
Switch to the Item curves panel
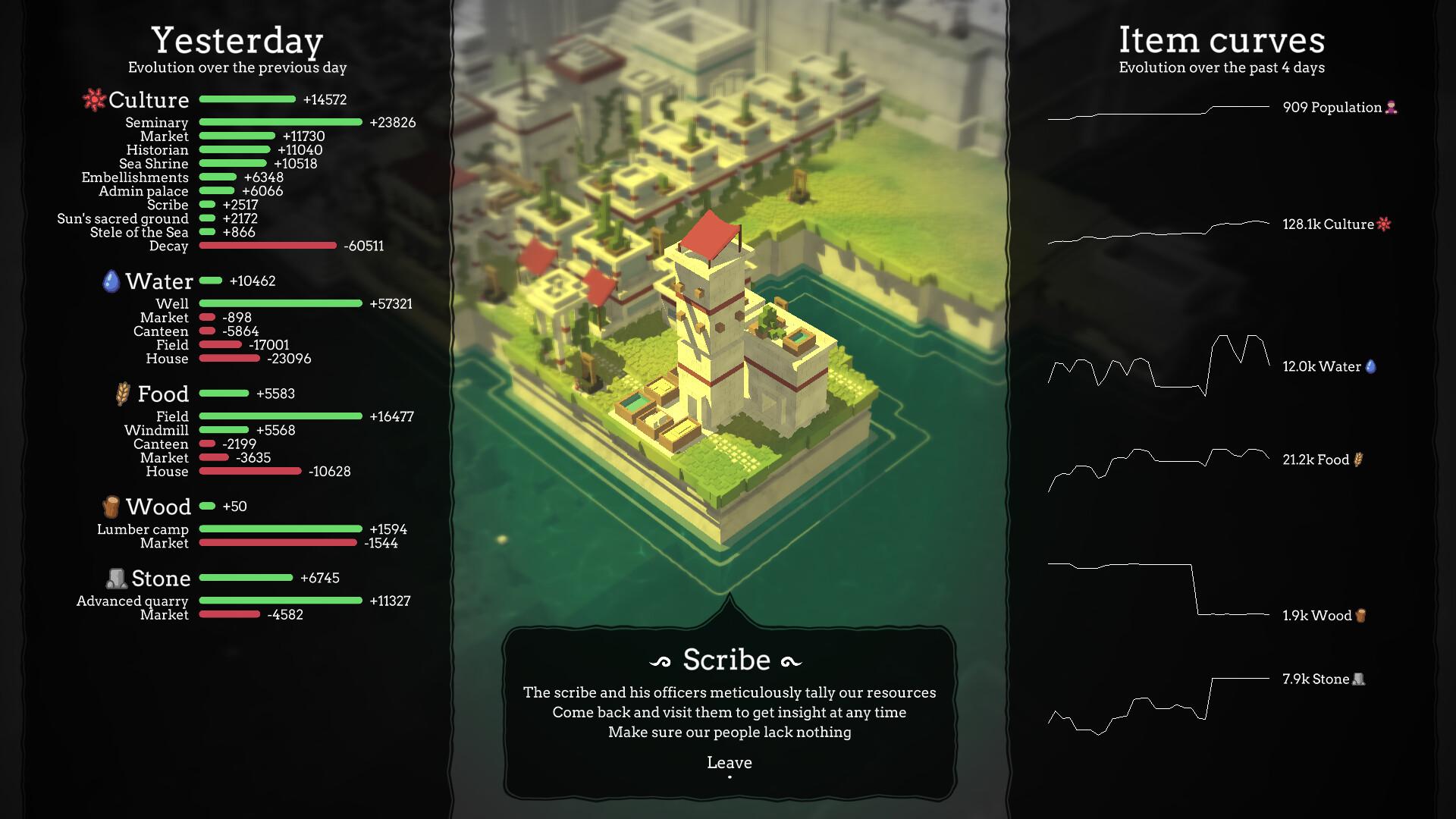click(x=1222, y=40)
